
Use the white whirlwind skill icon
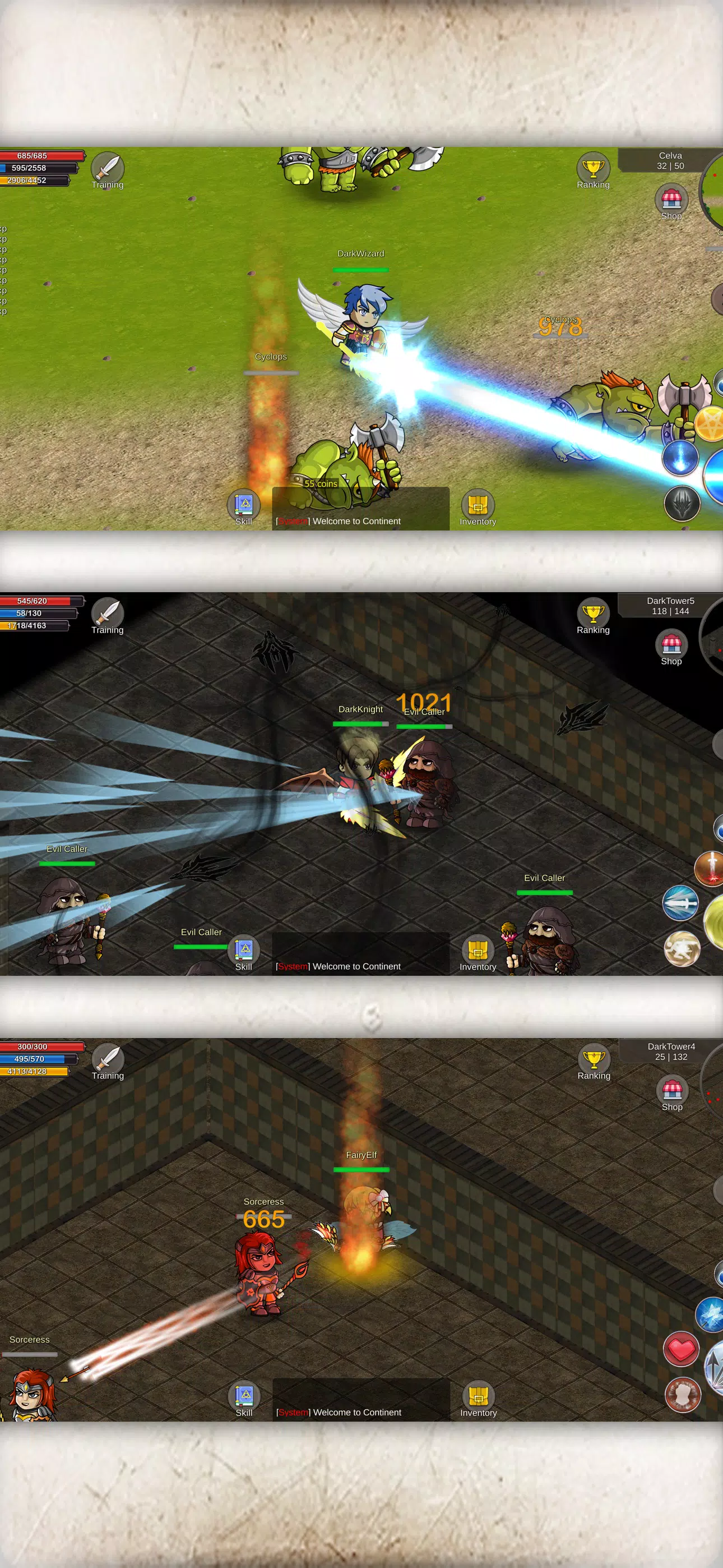[682, 949]
